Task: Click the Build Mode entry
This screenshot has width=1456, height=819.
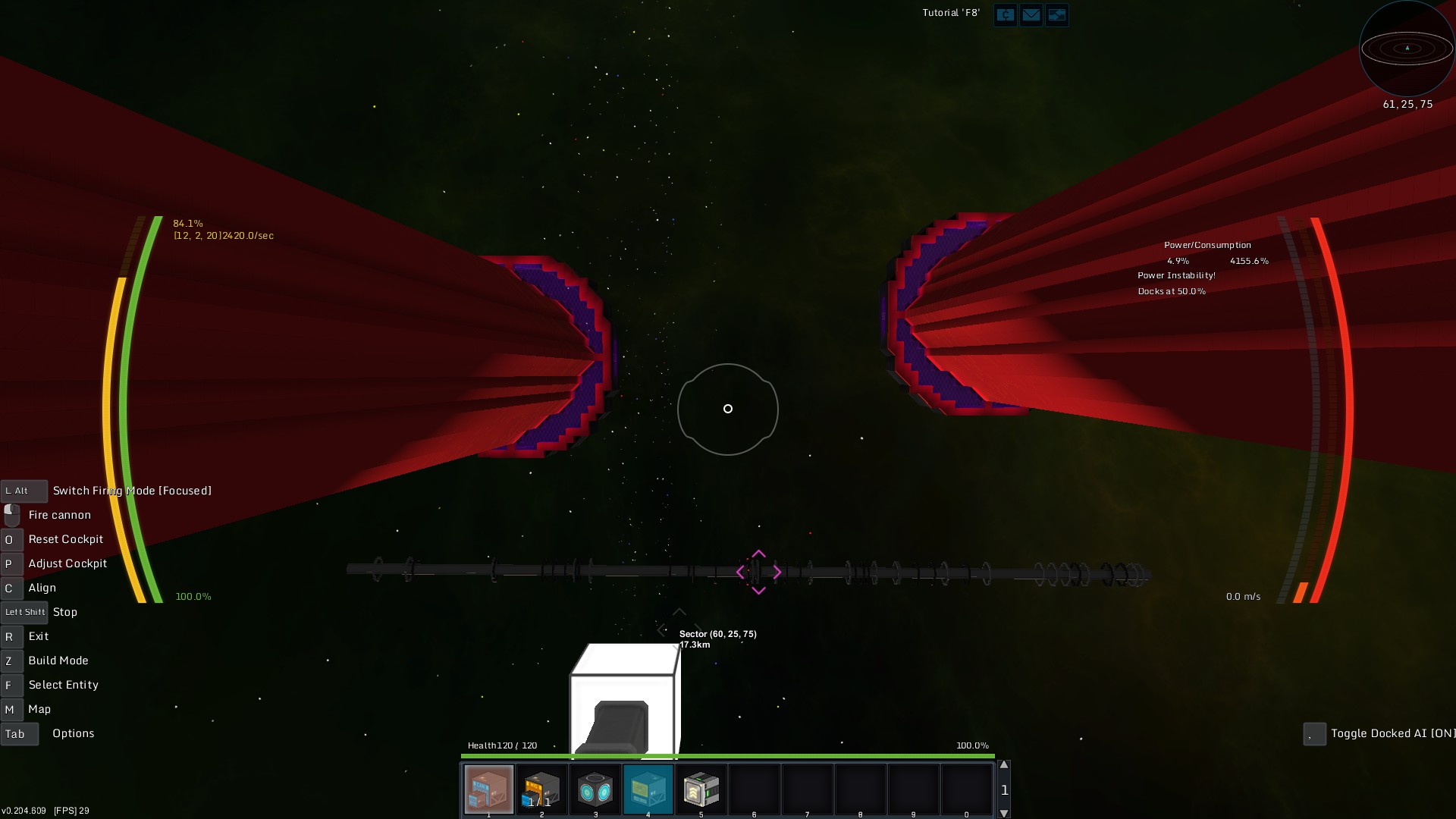Action: (x=58, y=661)
